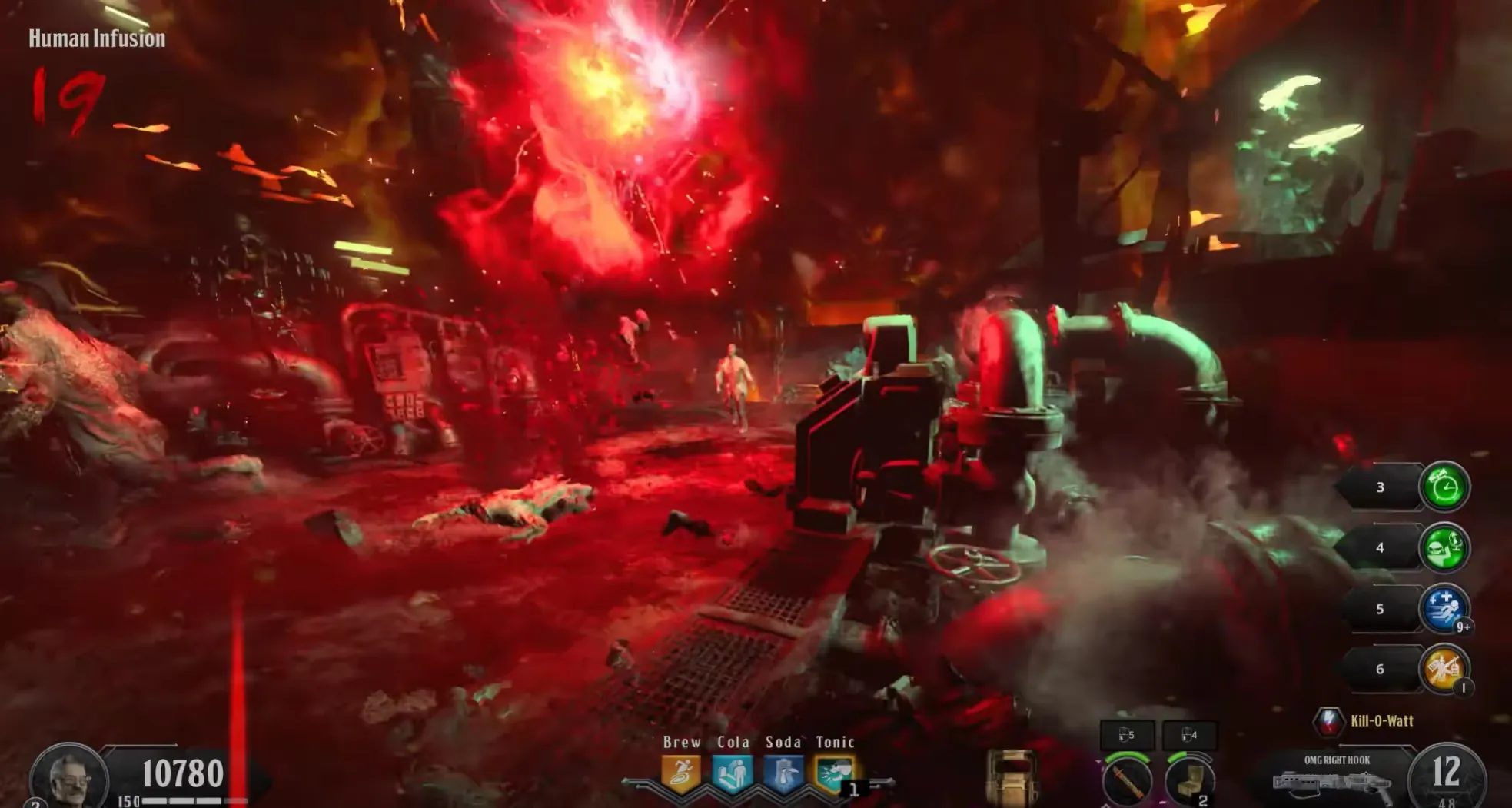Click the player character portrait
The image size is (1512, 808).
(69, 776)
